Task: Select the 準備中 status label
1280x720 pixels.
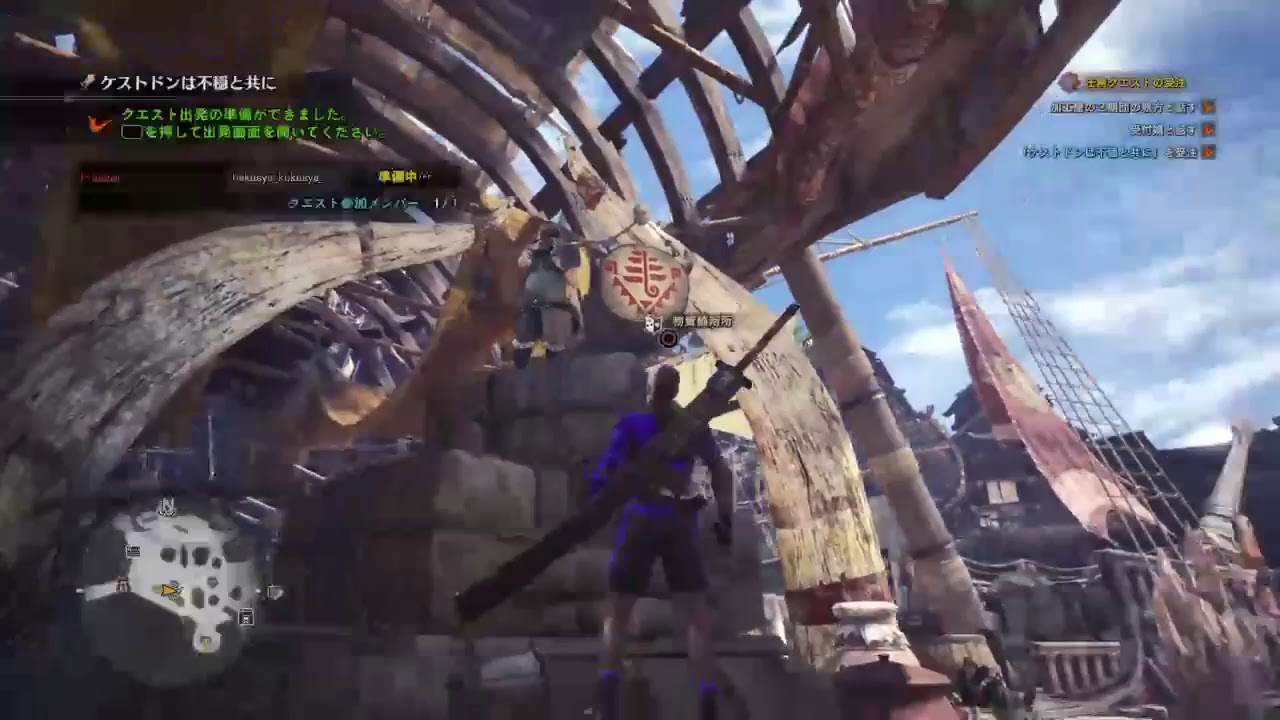Action: click(x=392, y=177)
